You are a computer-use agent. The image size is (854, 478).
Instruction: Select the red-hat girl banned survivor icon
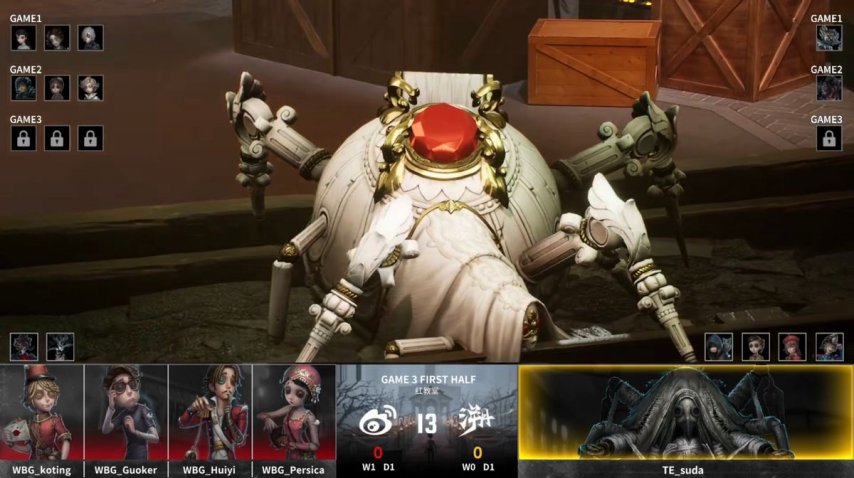[x=792, y=347]
